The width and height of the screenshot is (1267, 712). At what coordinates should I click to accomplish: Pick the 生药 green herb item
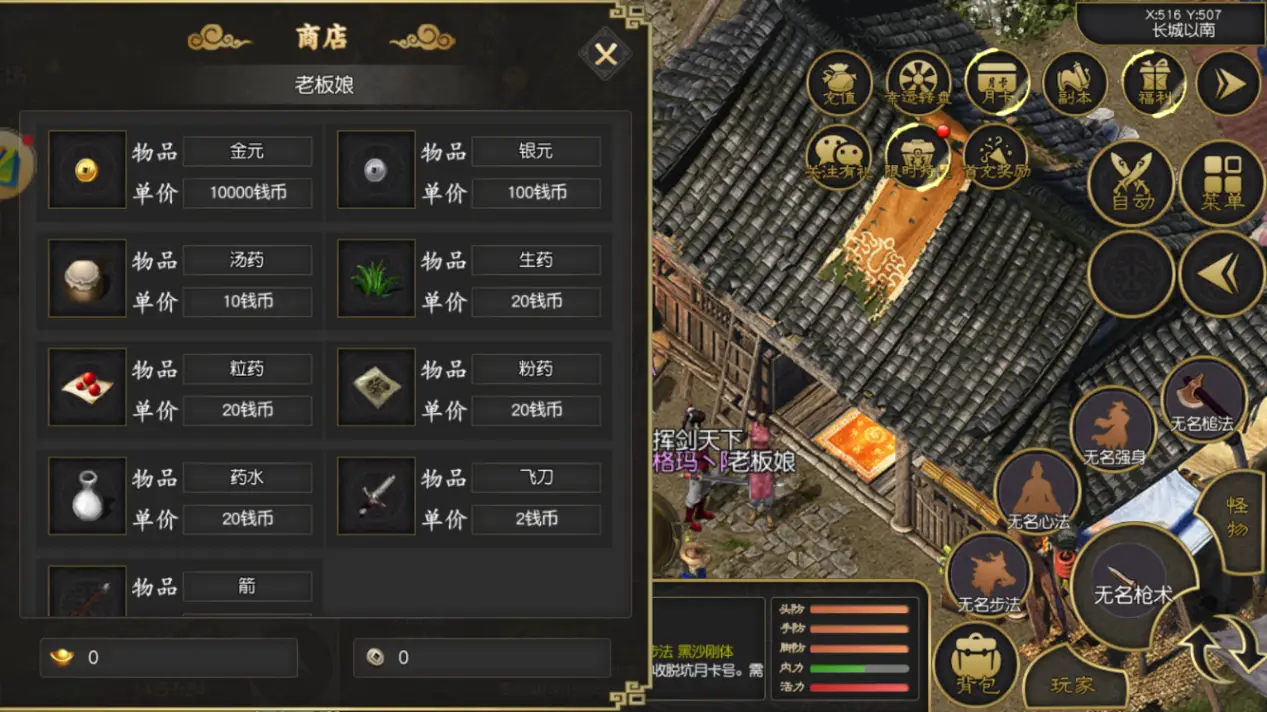(376, 279)
